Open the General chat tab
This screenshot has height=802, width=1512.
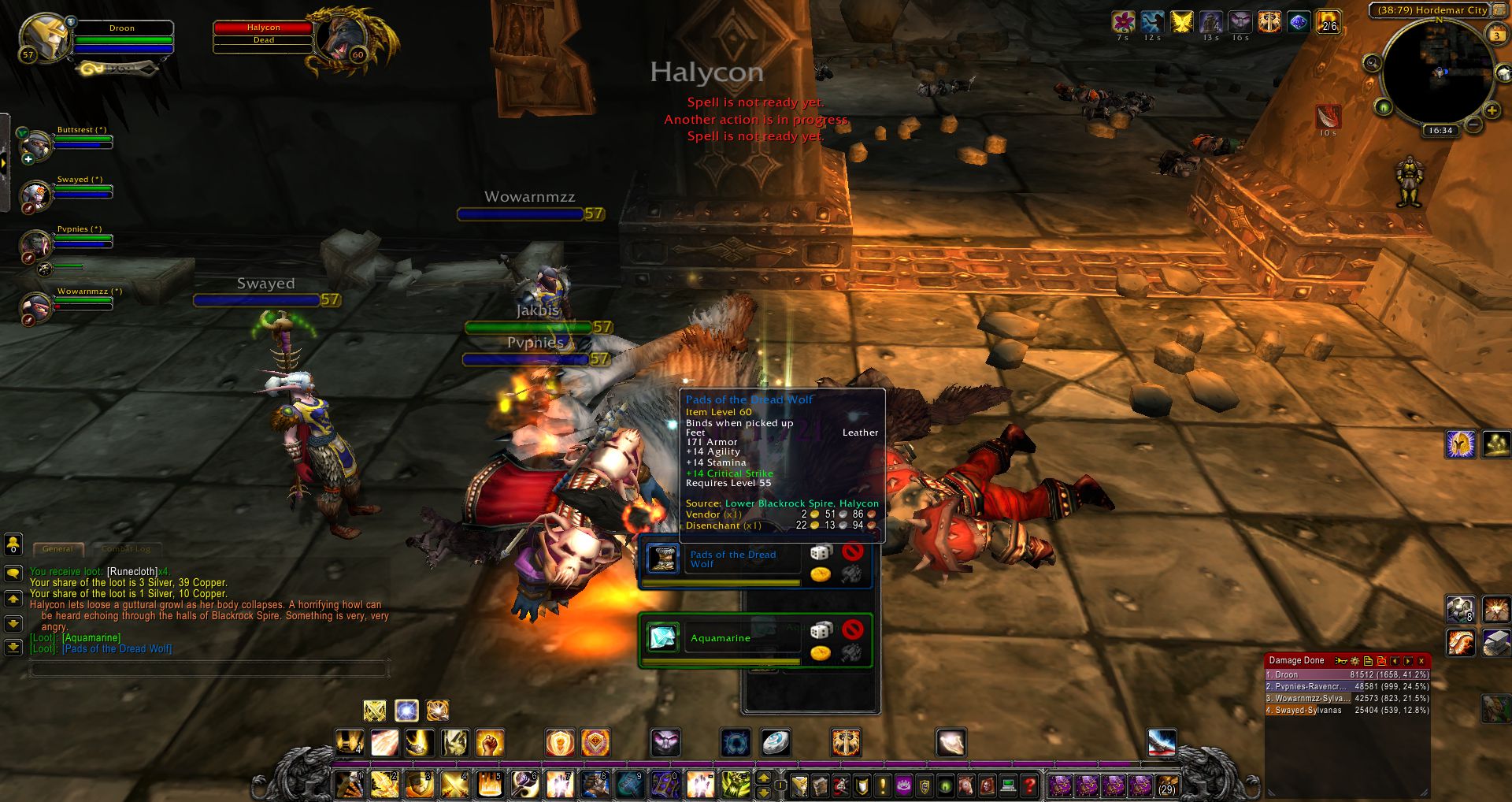(x=57, y=549)
